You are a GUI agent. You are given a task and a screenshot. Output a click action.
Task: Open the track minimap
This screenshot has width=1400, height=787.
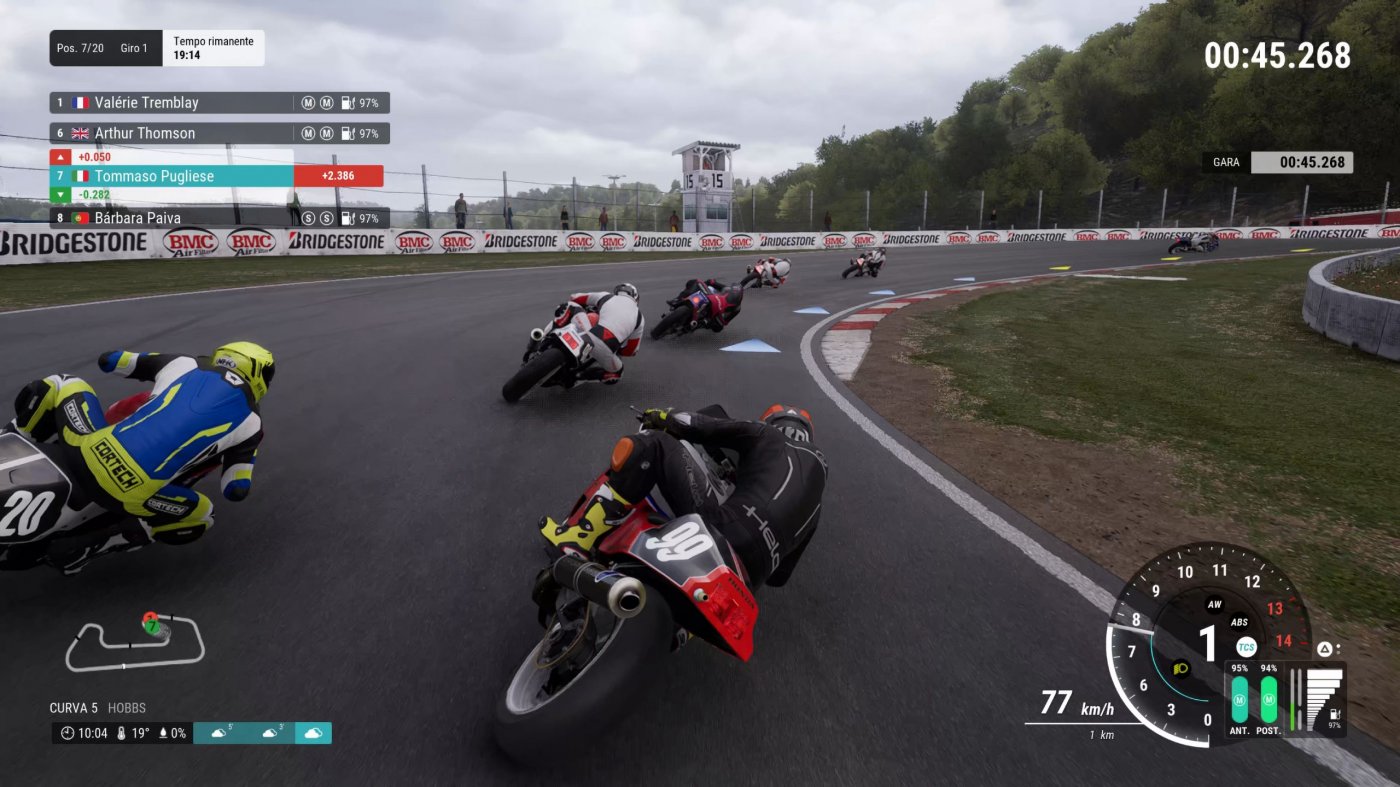135,642
